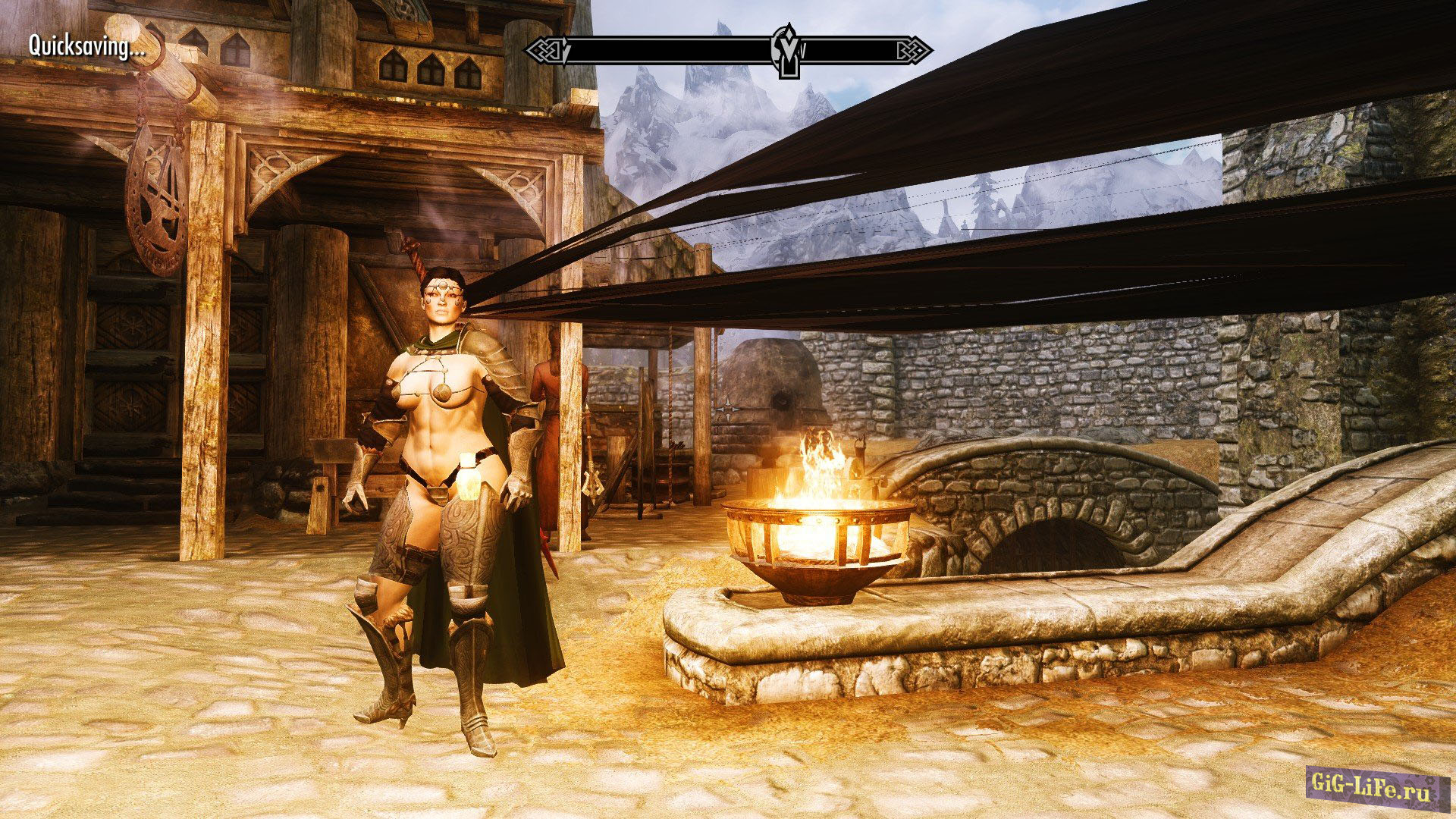This screenshot has width=1456, height=819.
Task: Click the sword hilt above the character's shoulder
Action: pos(413,250)
